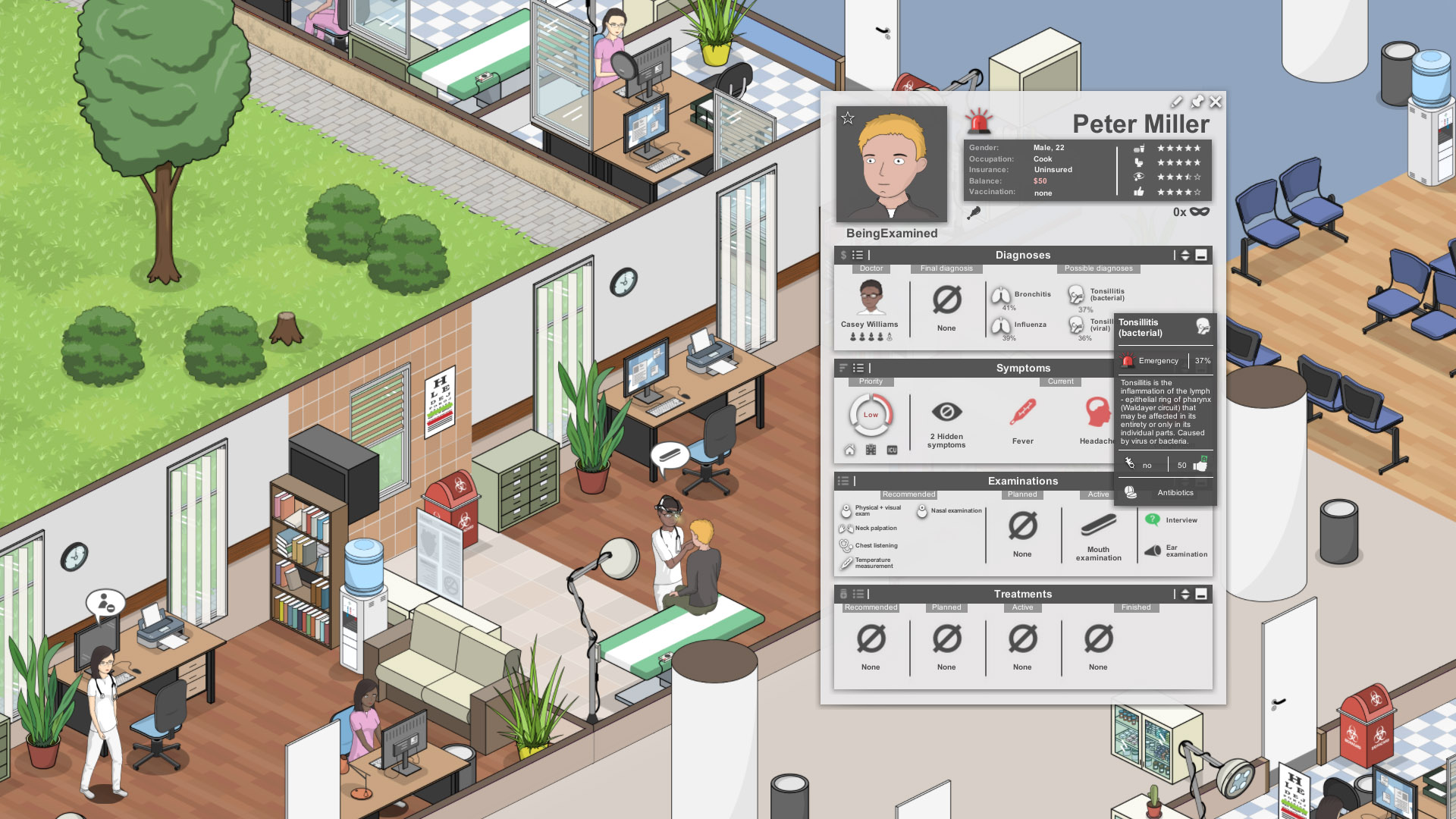This screenshot has height=819, width=1456.
Task: Select the Neck palpation examination icon
Action: pos(847,527)
